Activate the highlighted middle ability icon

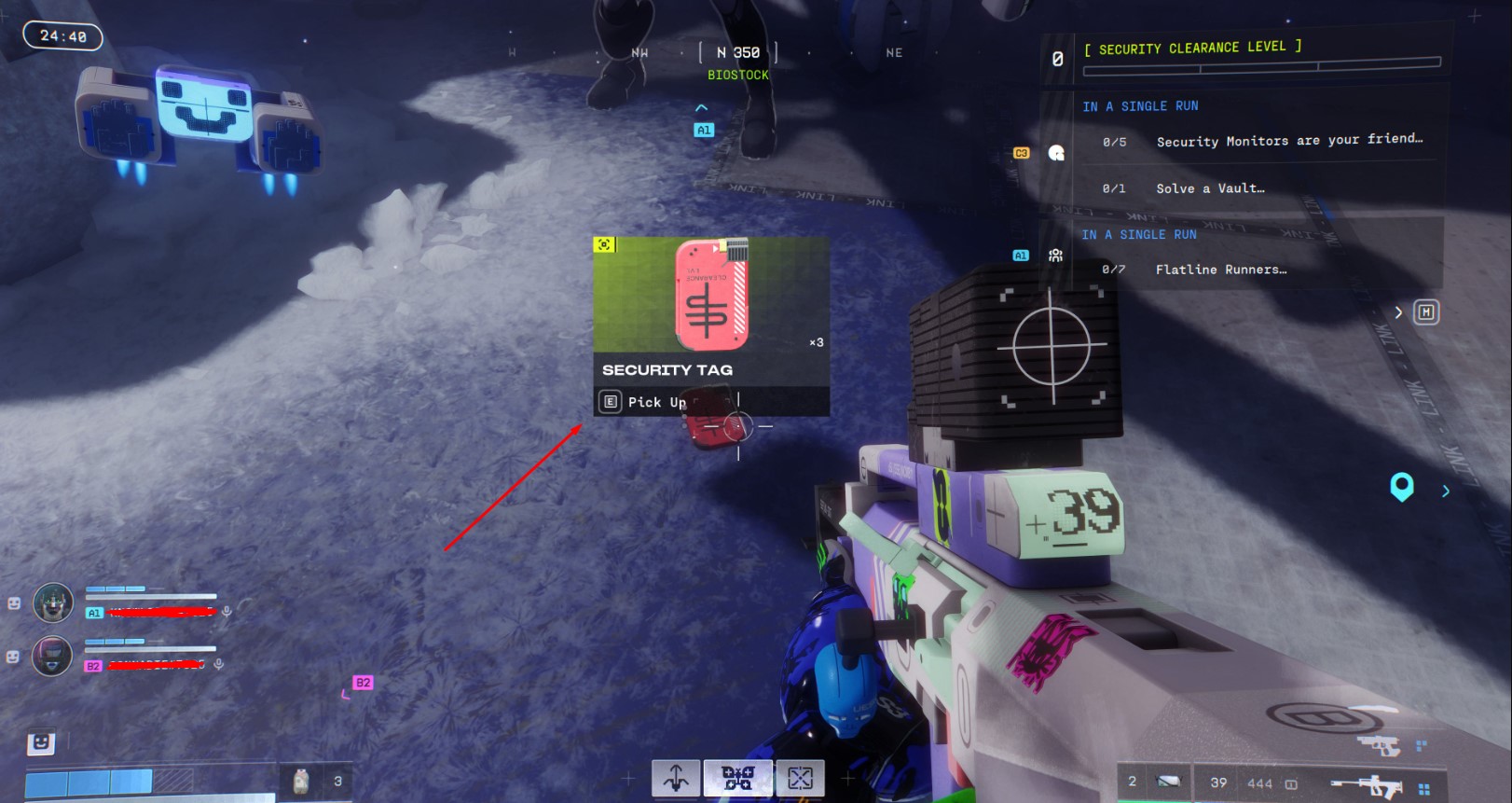click(737, 778)
